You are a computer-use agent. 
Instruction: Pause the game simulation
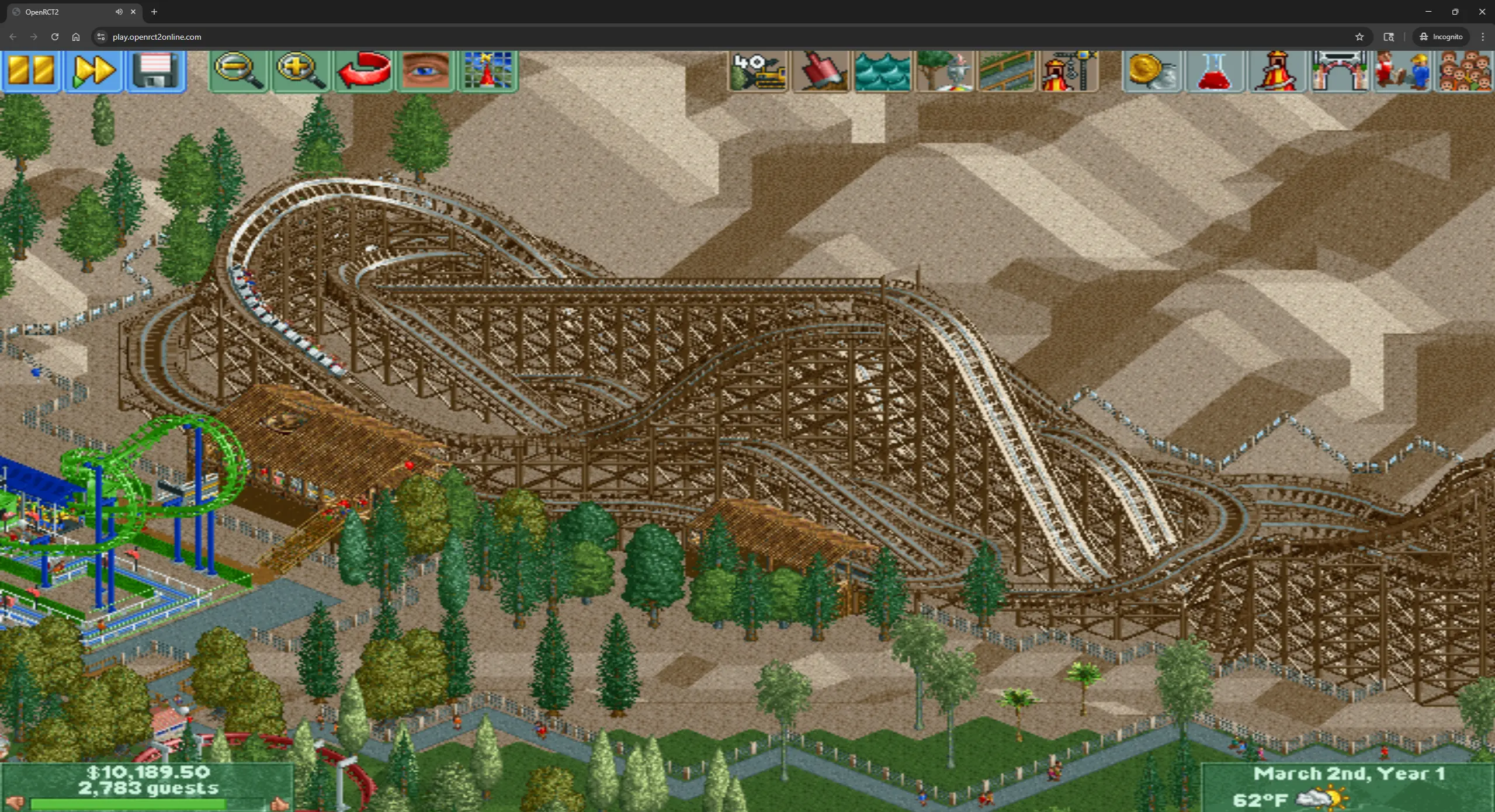coord(31,71)
